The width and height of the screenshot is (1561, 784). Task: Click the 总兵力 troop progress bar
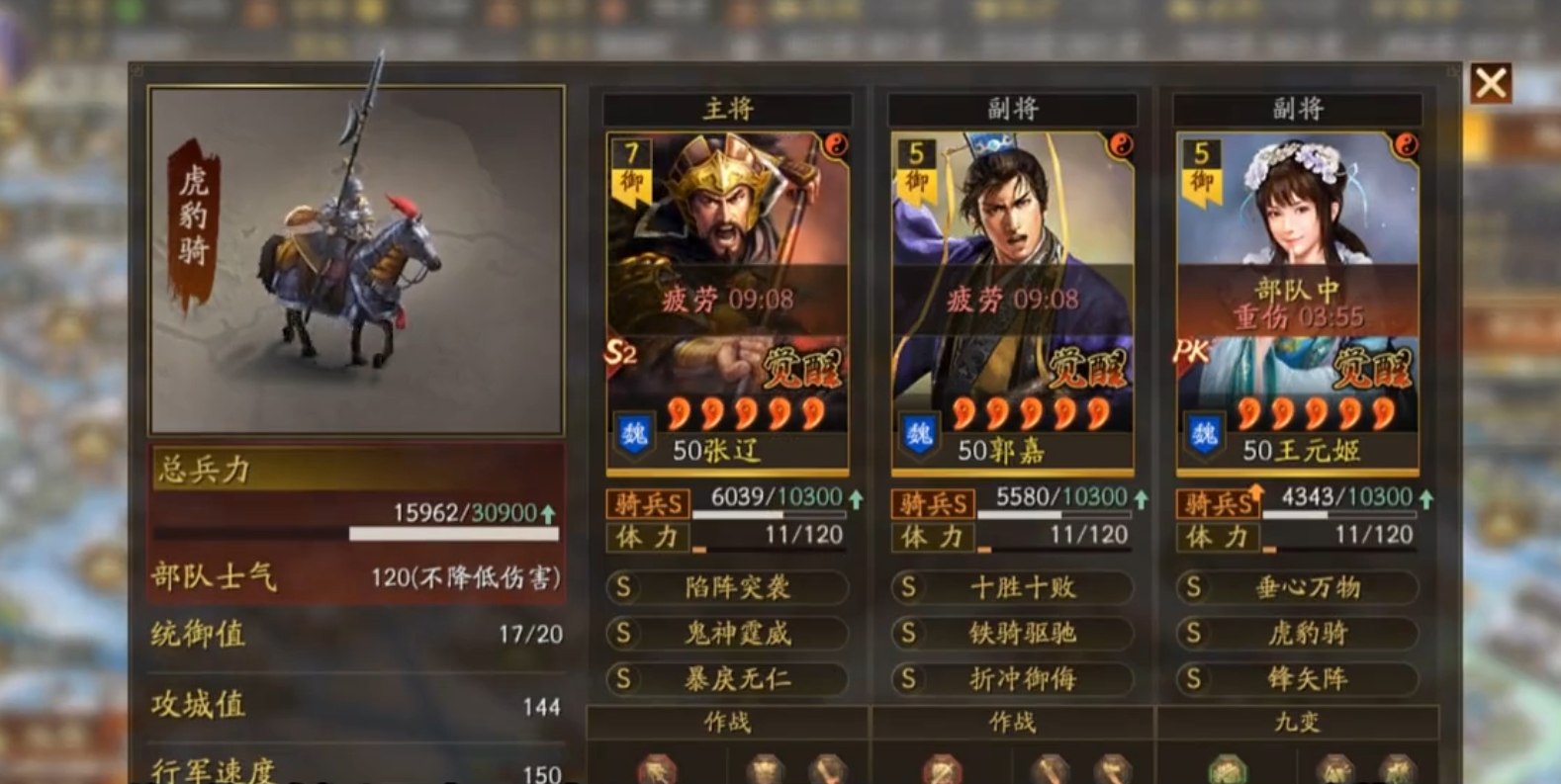click(455, 532)
